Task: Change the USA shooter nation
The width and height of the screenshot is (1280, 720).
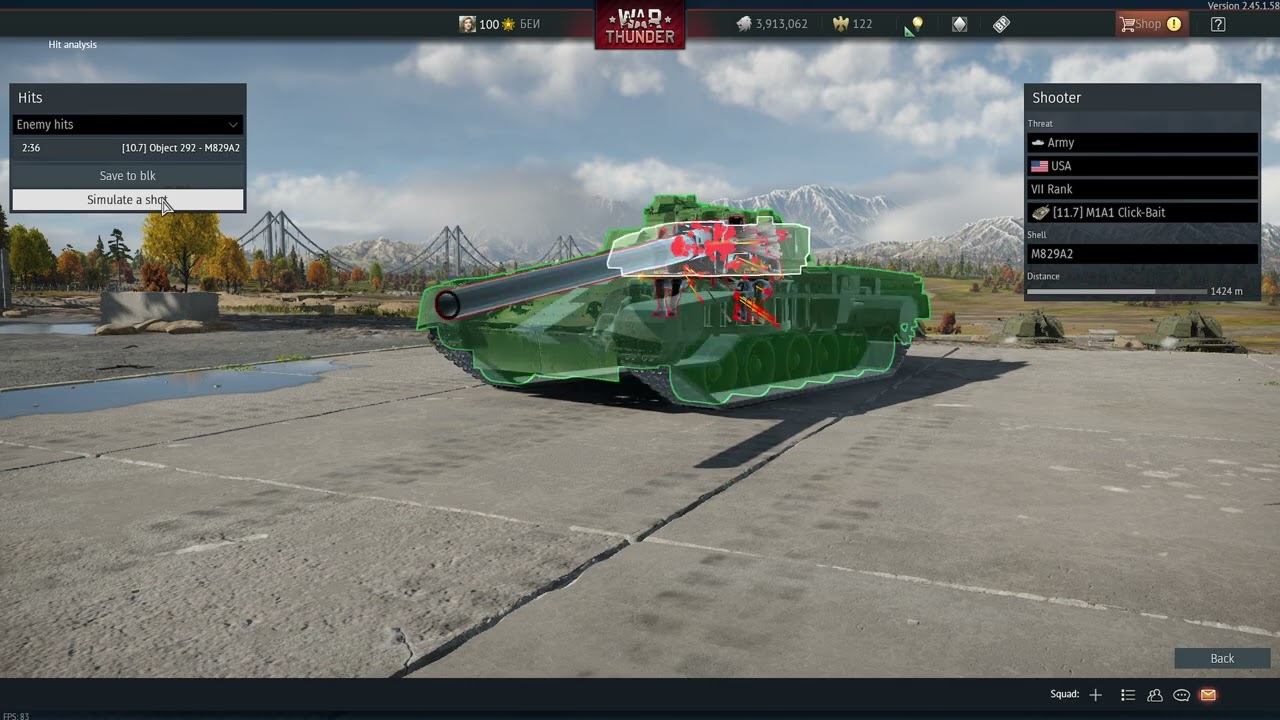Action: (1141, 166)
